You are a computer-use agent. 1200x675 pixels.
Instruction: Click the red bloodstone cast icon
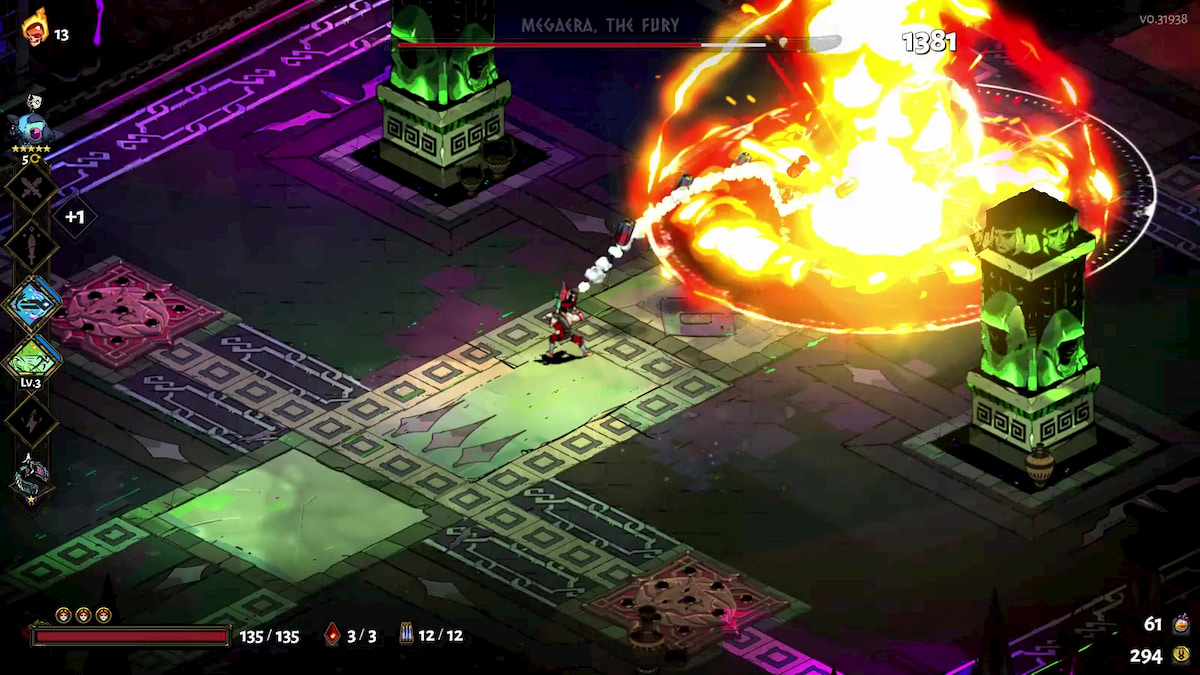(x=332, y=634)
